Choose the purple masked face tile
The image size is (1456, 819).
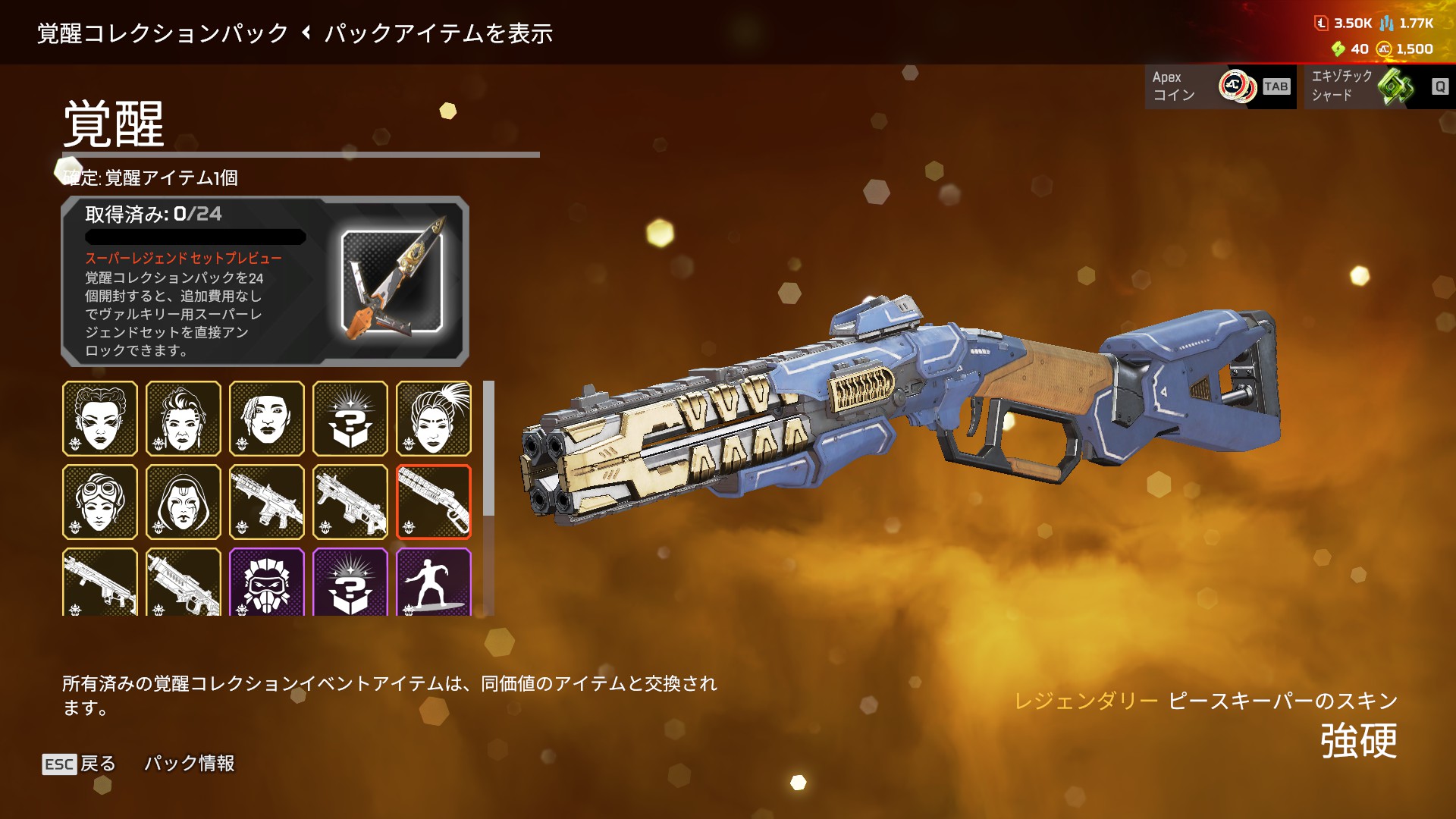click(267, 582)
